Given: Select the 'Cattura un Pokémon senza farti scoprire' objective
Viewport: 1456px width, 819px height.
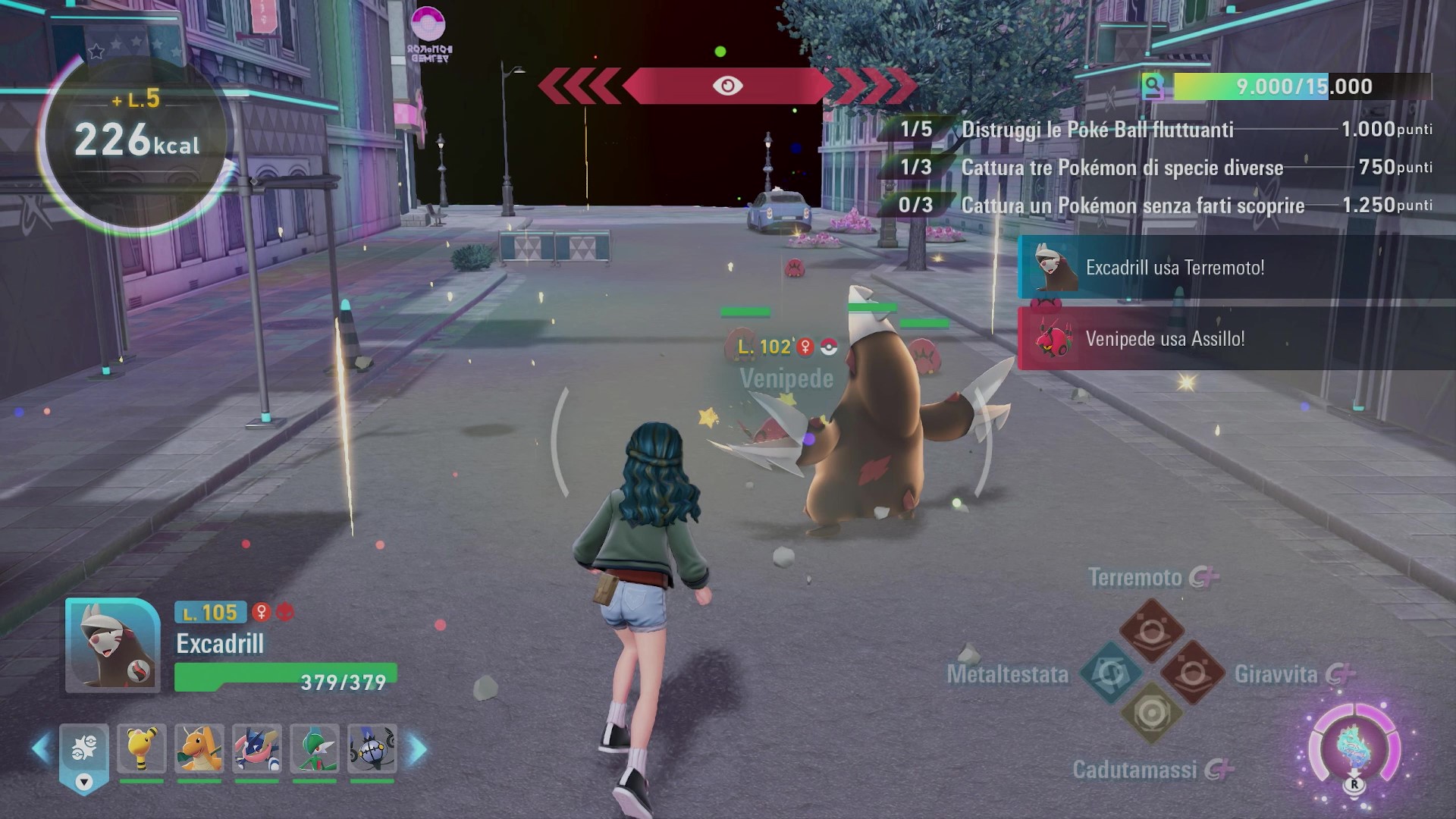Looking at the screenshot, I should [x=1132, y=206].
